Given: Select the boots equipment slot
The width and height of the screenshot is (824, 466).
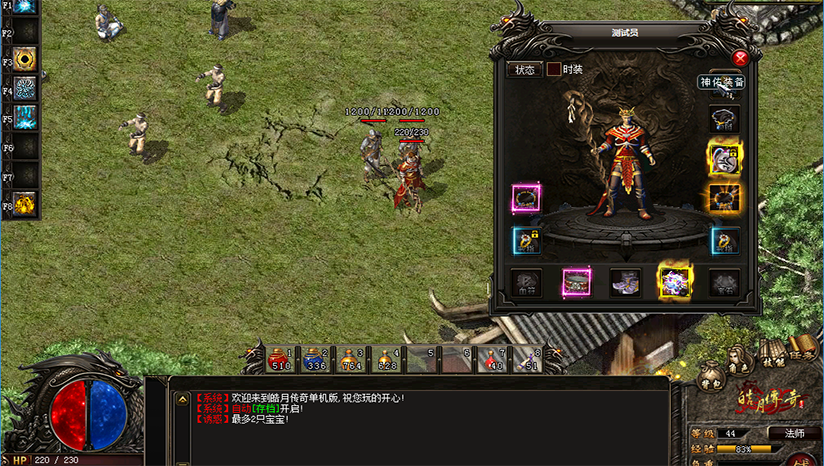Looking at the screenshot, I should point(625,283).
